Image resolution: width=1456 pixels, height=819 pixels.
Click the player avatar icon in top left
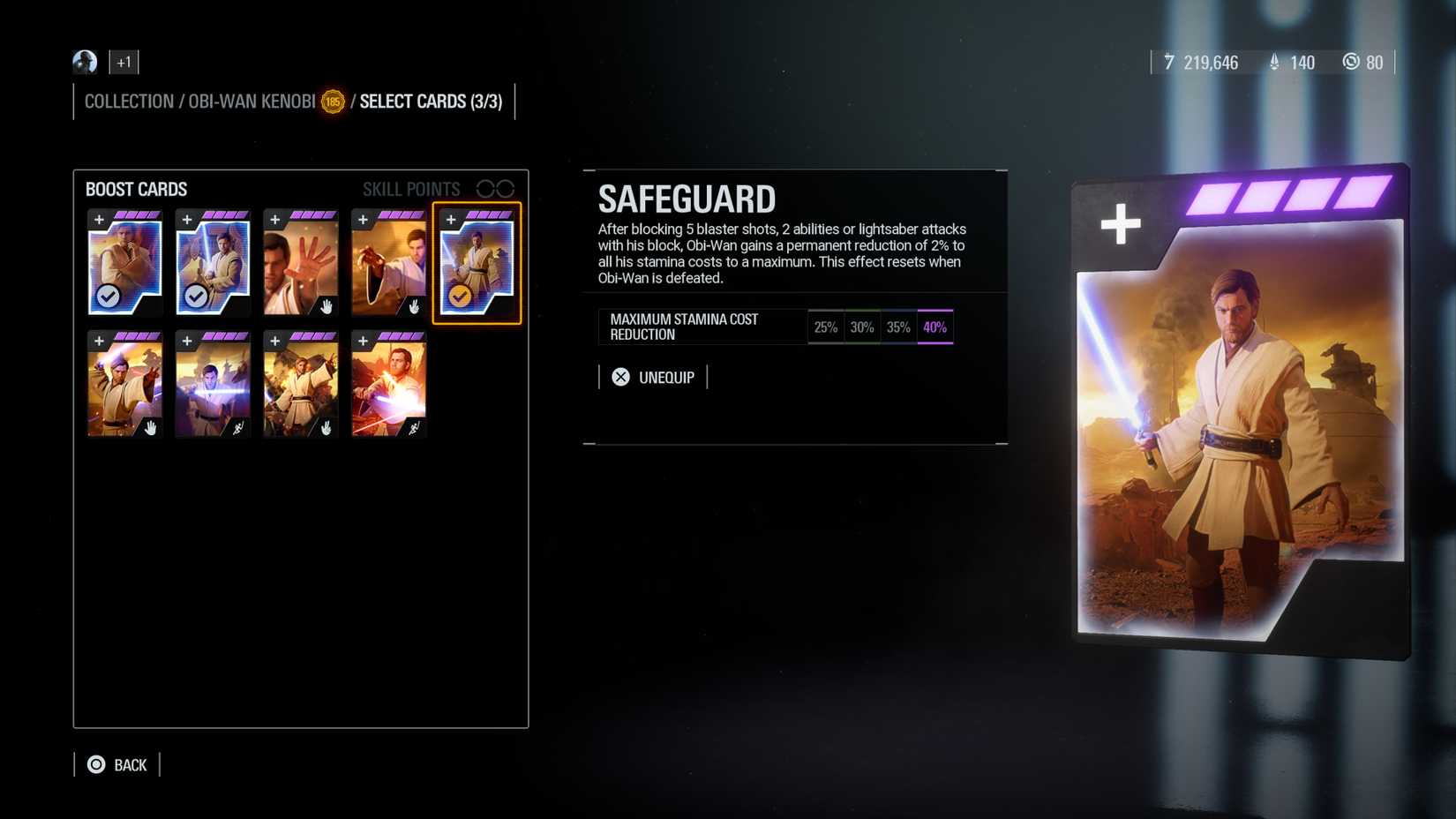tap(84, 62)
